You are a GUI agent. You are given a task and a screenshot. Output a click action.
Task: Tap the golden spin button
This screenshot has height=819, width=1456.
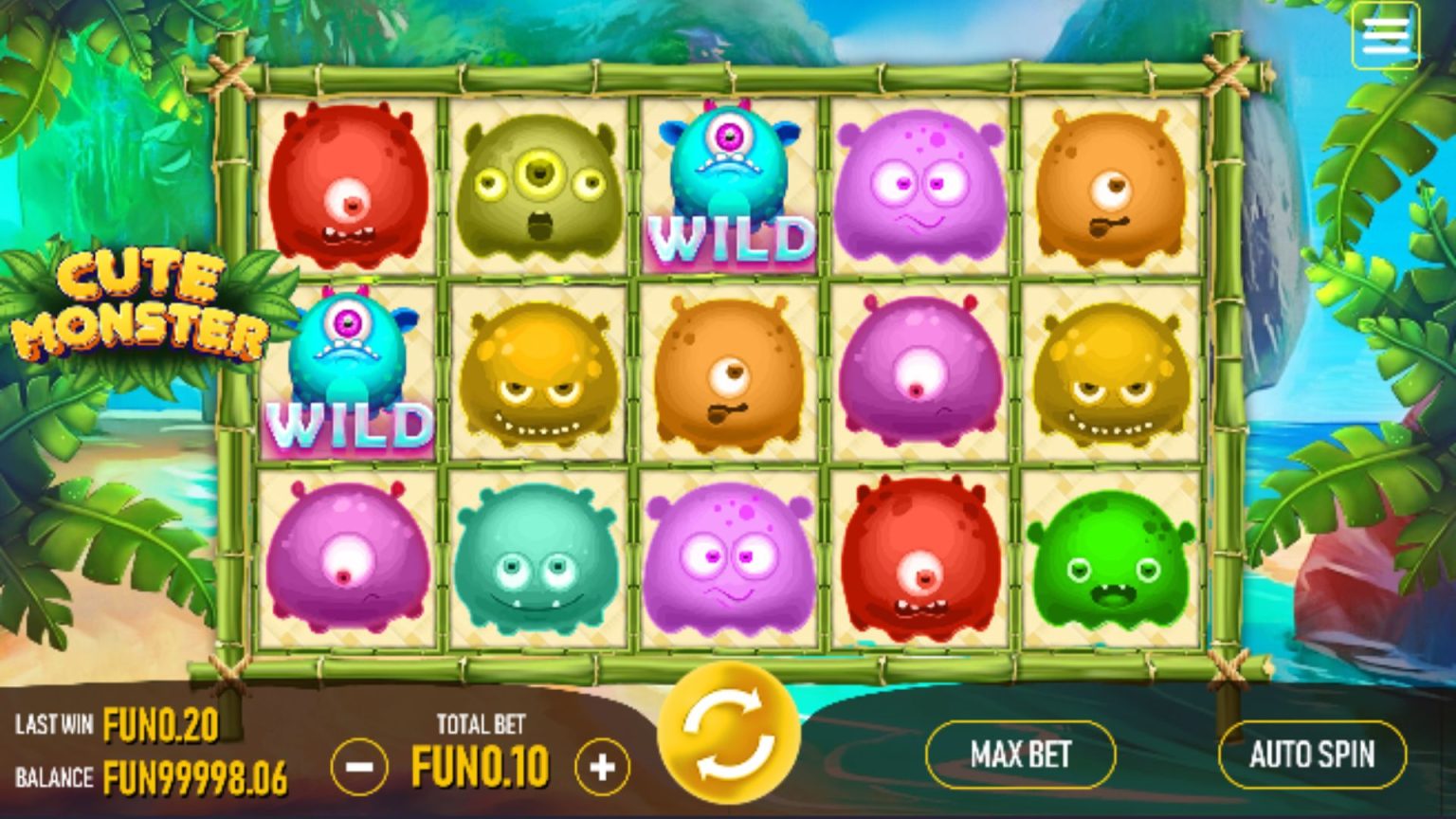730,739
